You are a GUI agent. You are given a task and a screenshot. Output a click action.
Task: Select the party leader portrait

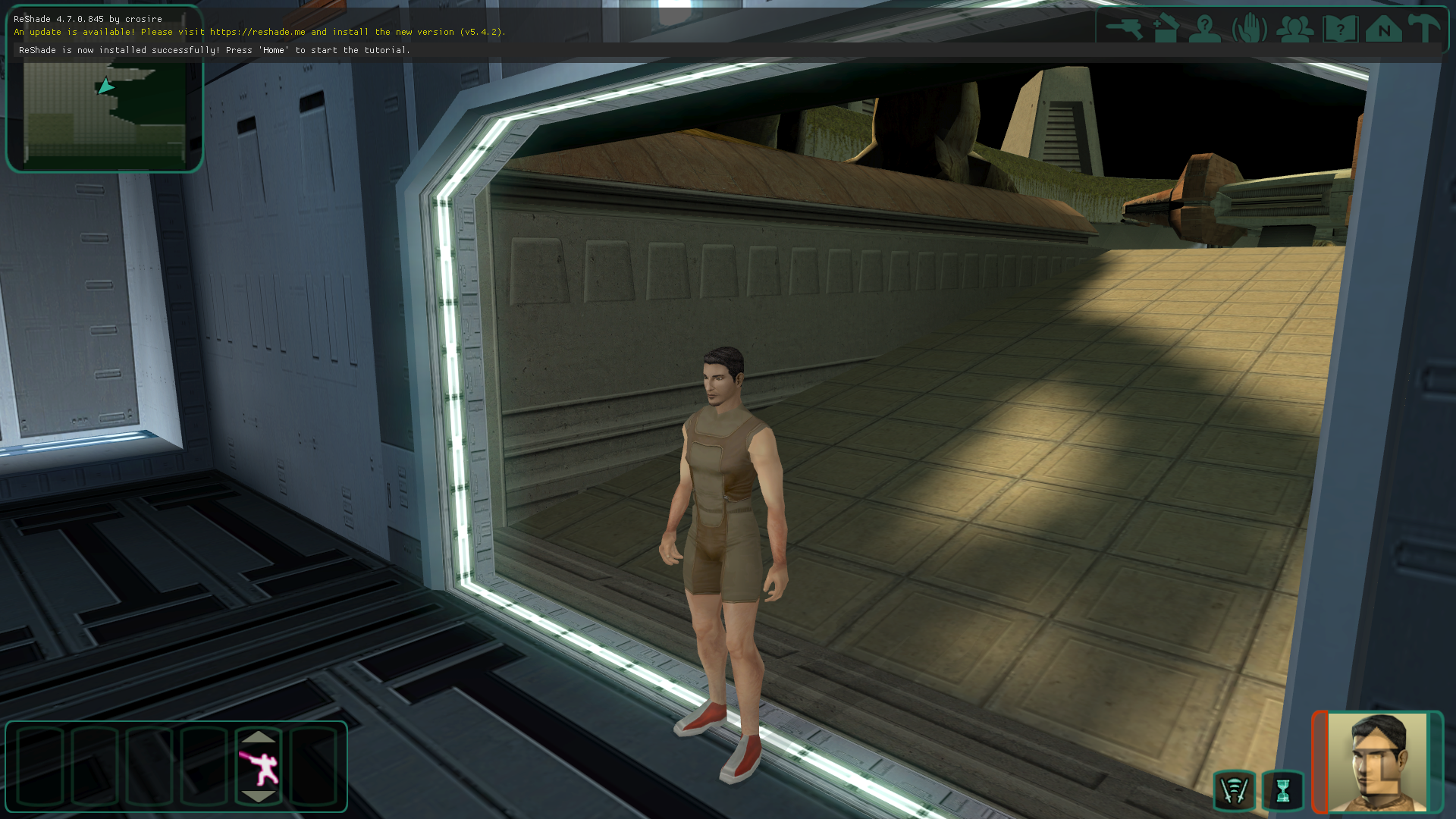pos(1377,762)
